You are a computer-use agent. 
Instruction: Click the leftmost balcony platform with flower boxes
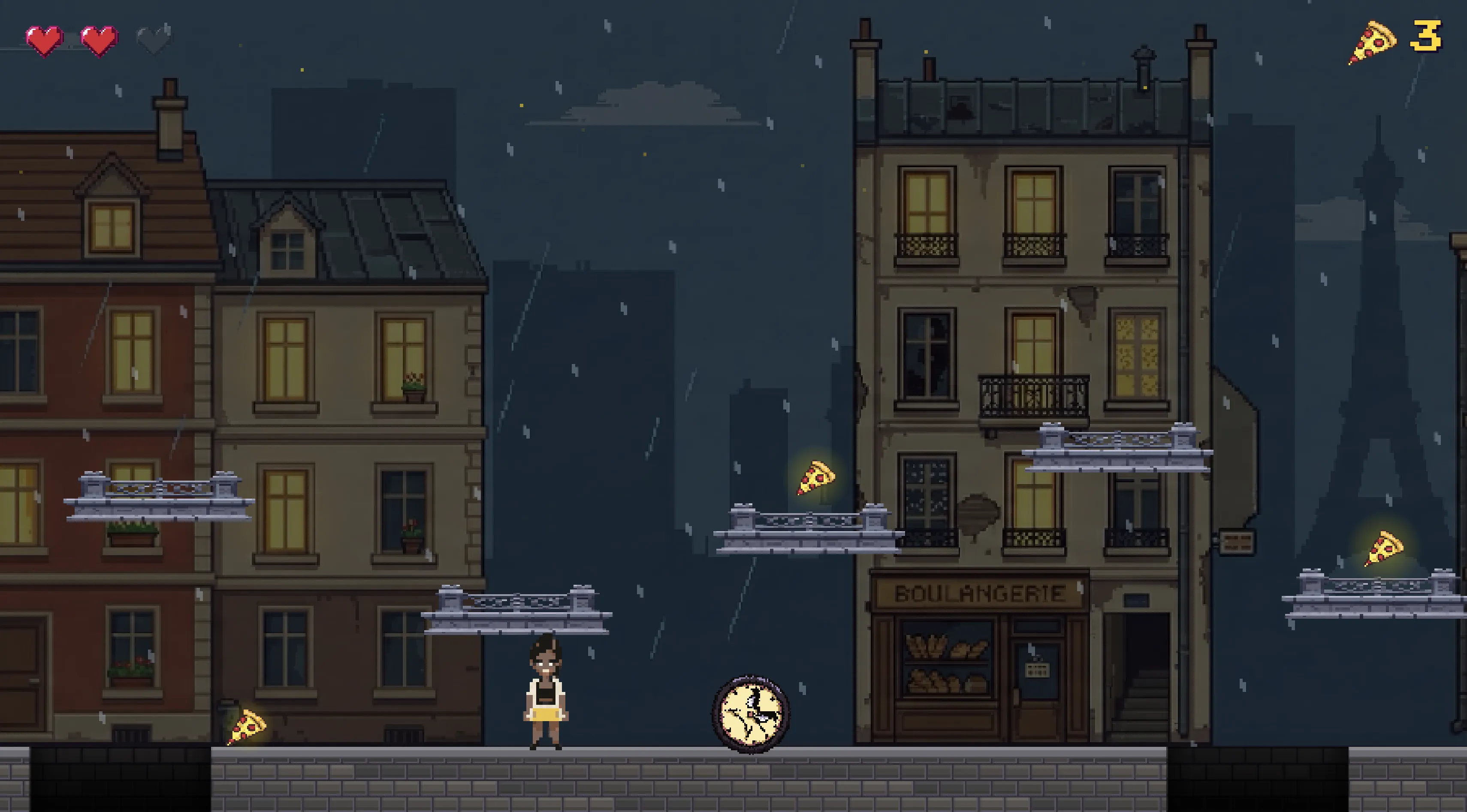coord(160,501)
